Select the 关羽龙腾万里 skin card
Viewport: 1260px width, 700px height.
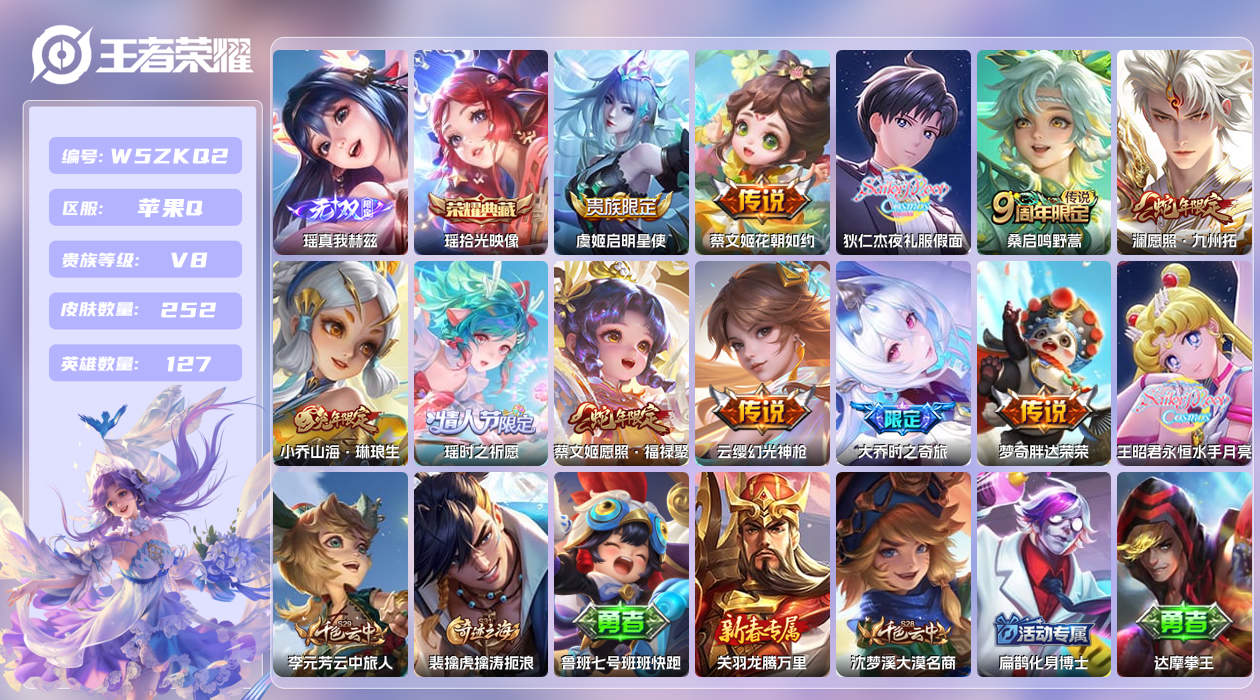pyautogui.click(x=762, y=574)
